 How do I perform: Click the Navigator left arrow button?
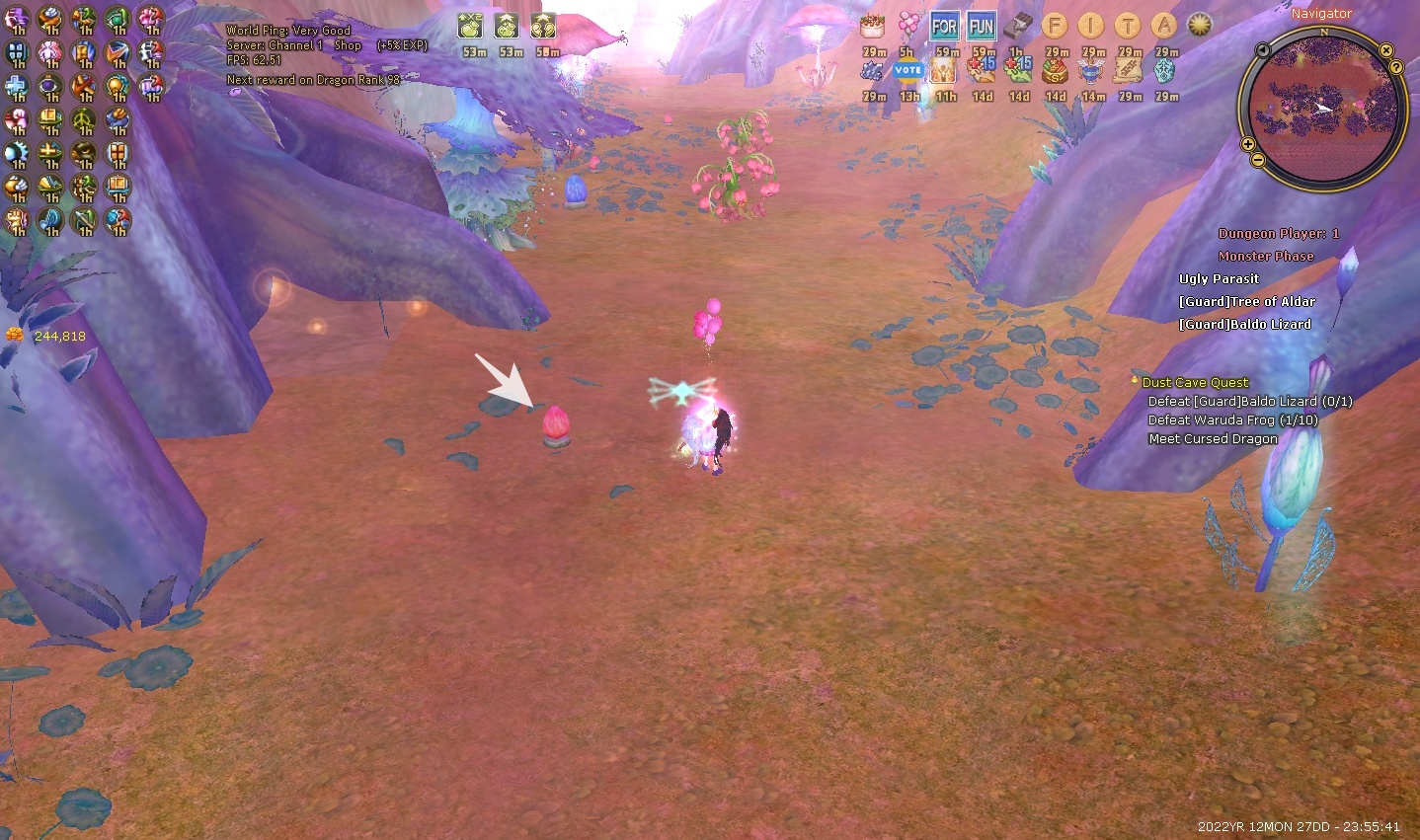1263,49
